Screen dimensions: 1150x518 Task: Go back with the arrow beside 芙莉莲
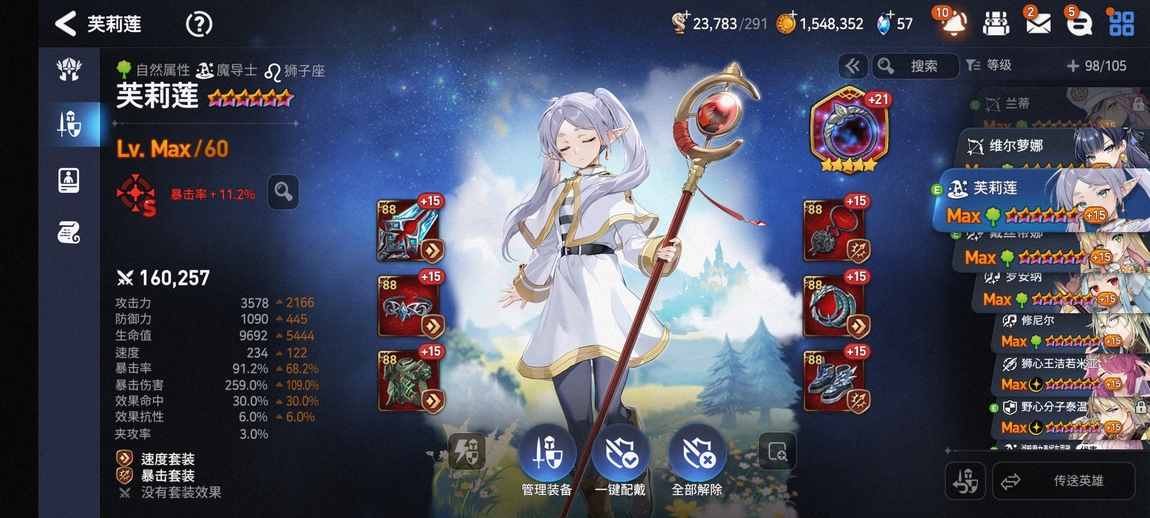[66, 24]
